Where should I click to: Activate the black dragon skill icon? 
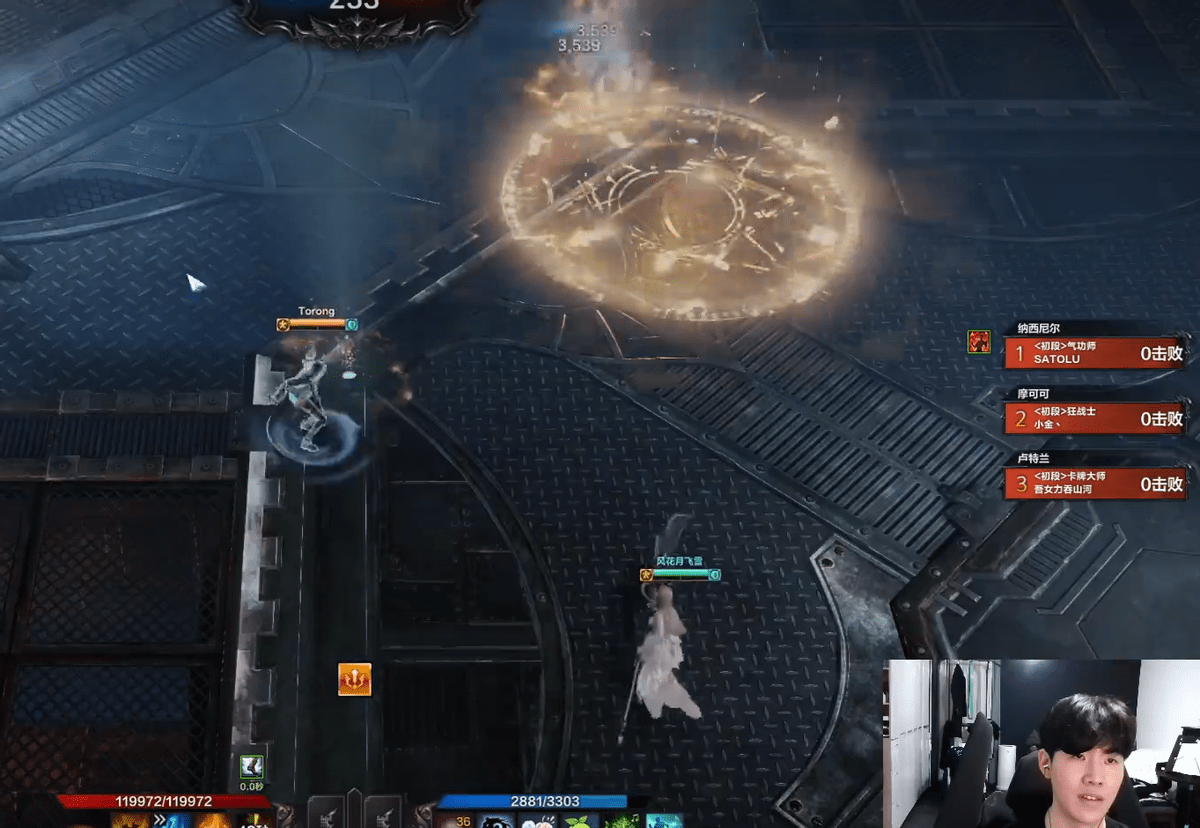pyautogui.click(x=497, y=821)
